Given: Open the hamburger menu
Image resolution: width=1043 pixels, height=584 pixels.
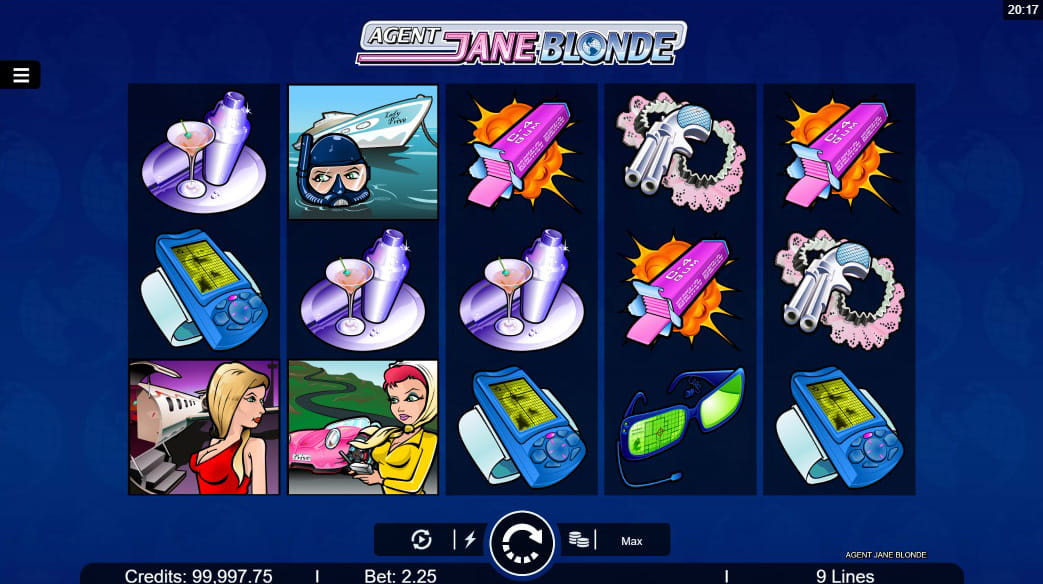Looking at the screenshot, I should click(20, 75).
